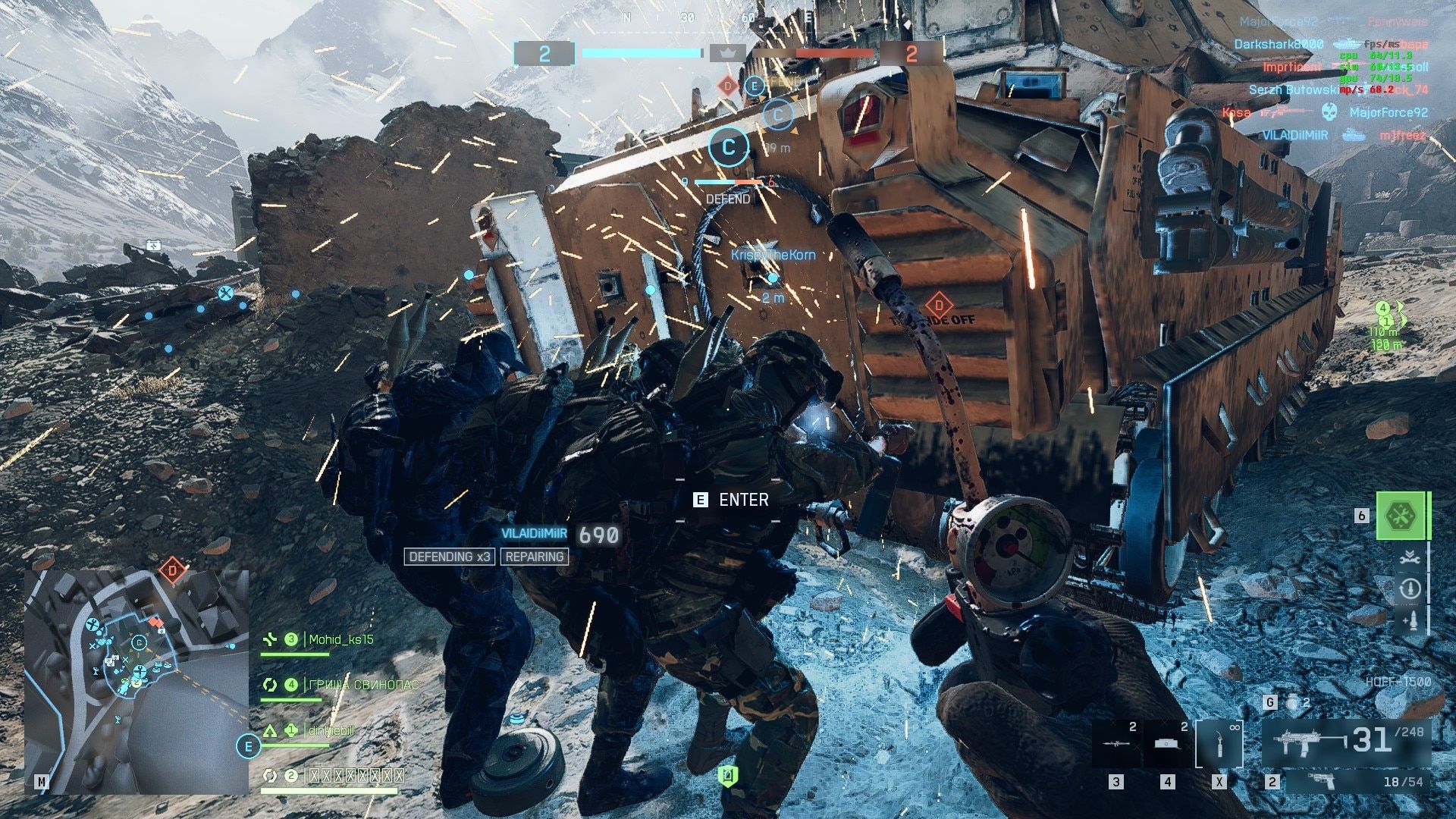Click the vehicle repair wrench gadget icon
This screenshot has width=1456, height=819.
pyautogui.click(x=1409, y=557)
